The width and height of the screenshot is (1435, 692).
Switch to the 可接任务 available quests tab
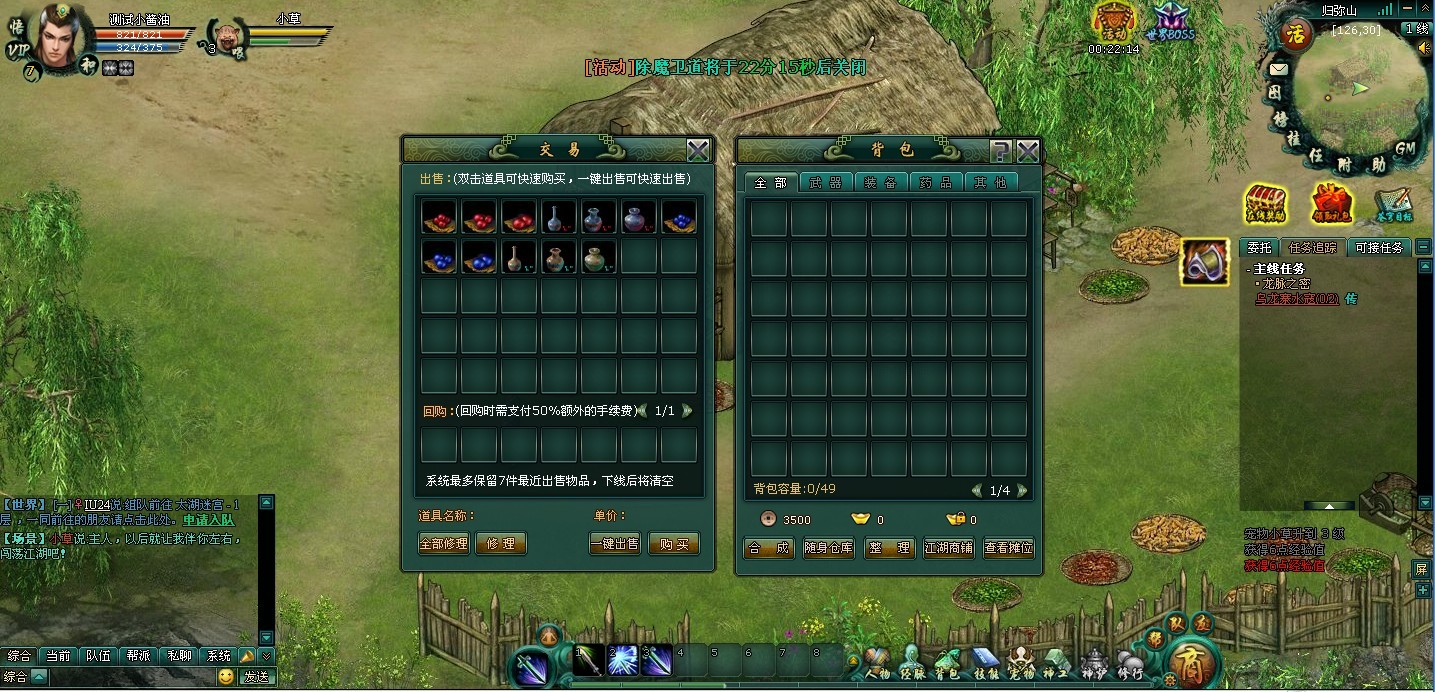click(1378, 248)
